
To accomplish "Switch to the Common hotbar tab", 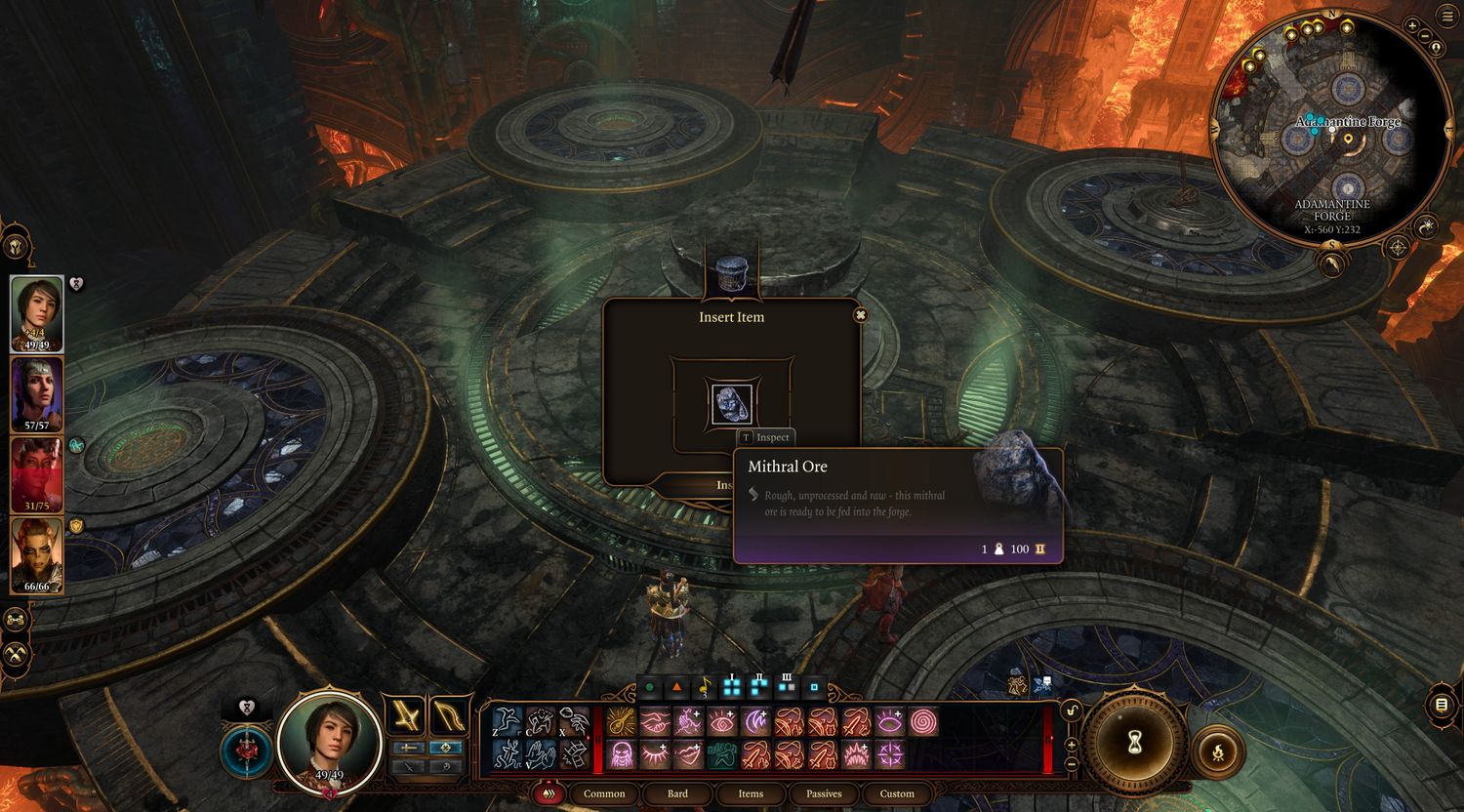I will tap(604, 793).
